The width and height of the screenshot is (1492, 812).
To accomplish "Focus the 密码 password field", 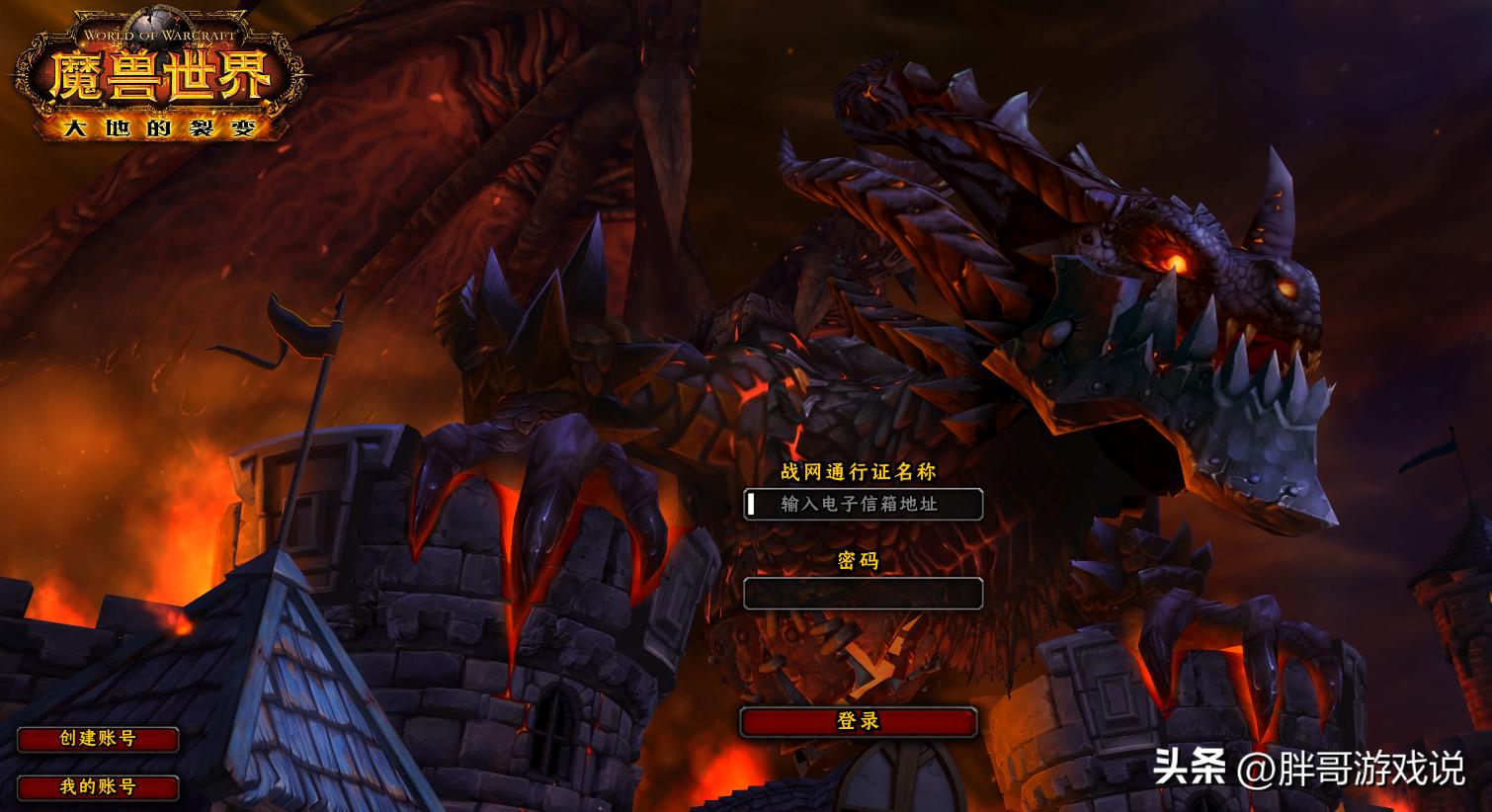I will pos(863,593).
